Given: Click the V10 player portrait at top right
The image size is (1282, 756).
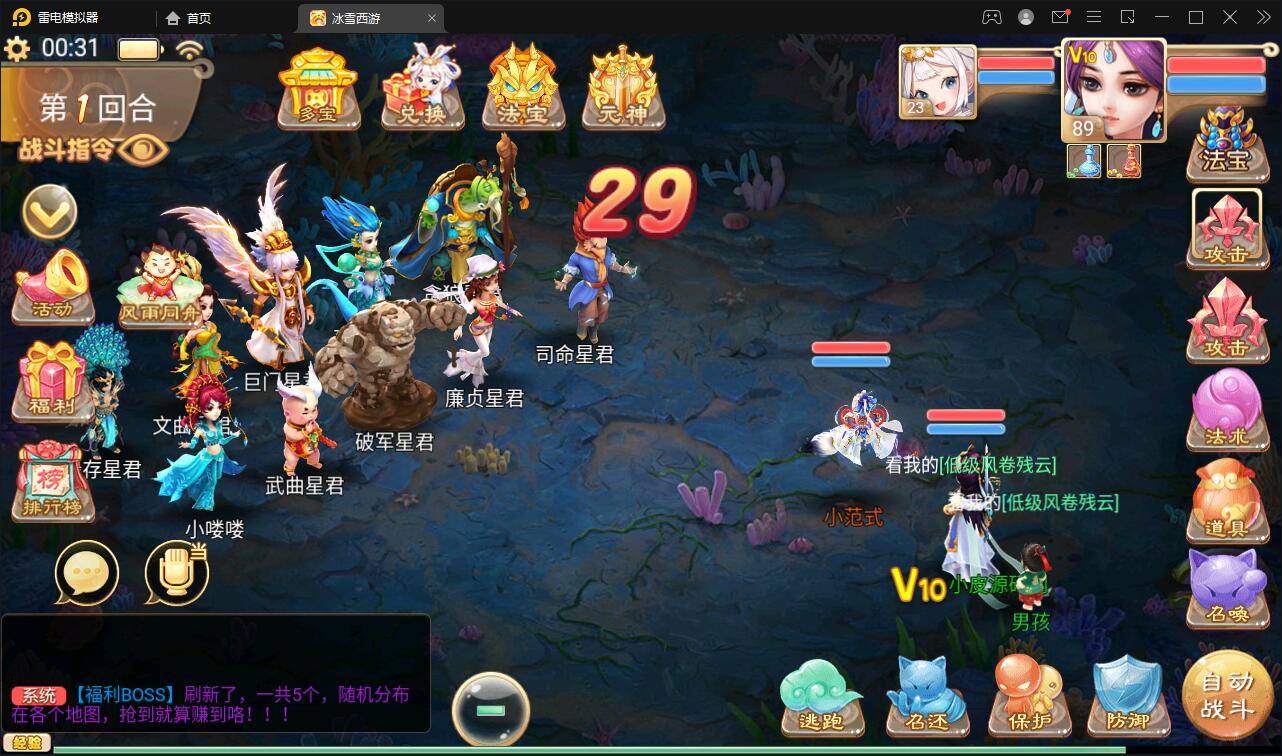Looking at the screenshot, I should click(1113, 90).
